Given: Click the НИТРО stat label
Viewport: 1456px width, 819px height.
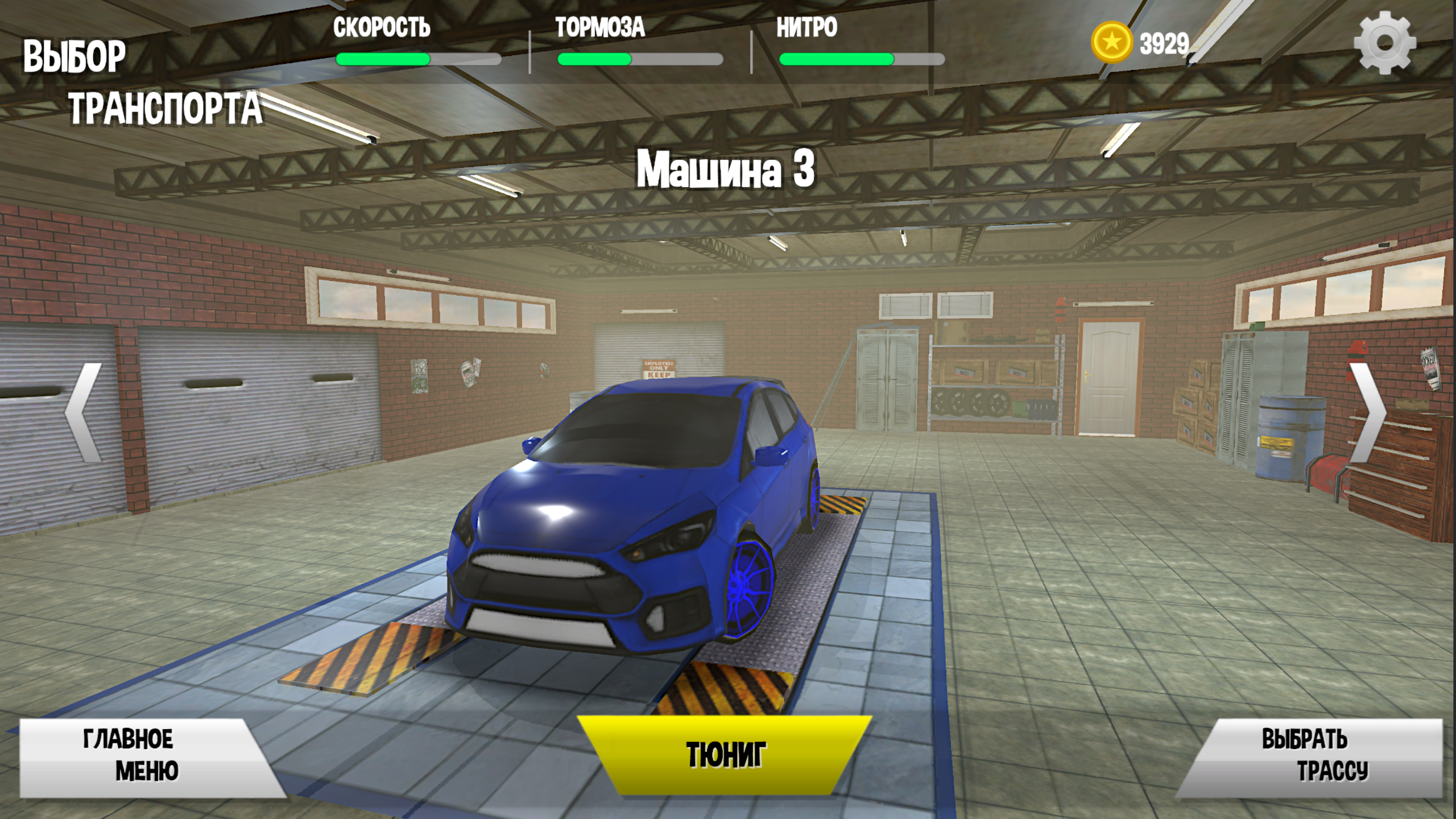Looking at the screenshot, I should (x=806, y=27).
